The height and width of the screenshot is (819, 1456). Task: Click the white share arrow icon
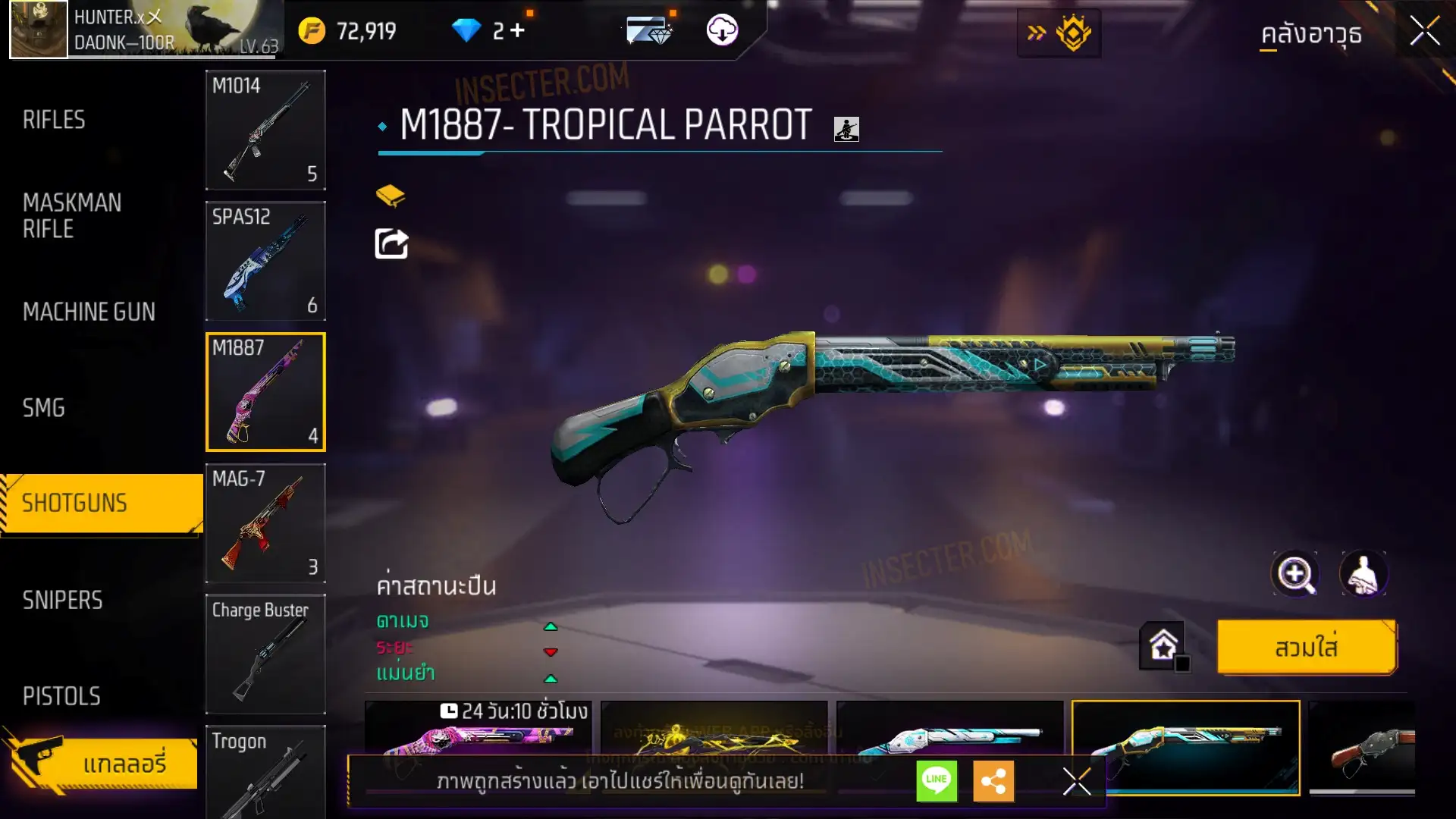391,243
